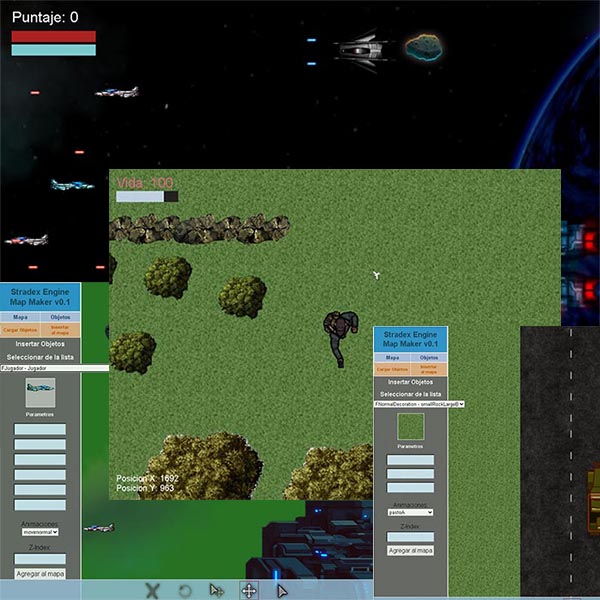The image size is (600, 600).
Task: Open the FNormalDecoration smallRockLarge dropdown
Action: coord(419,404)
